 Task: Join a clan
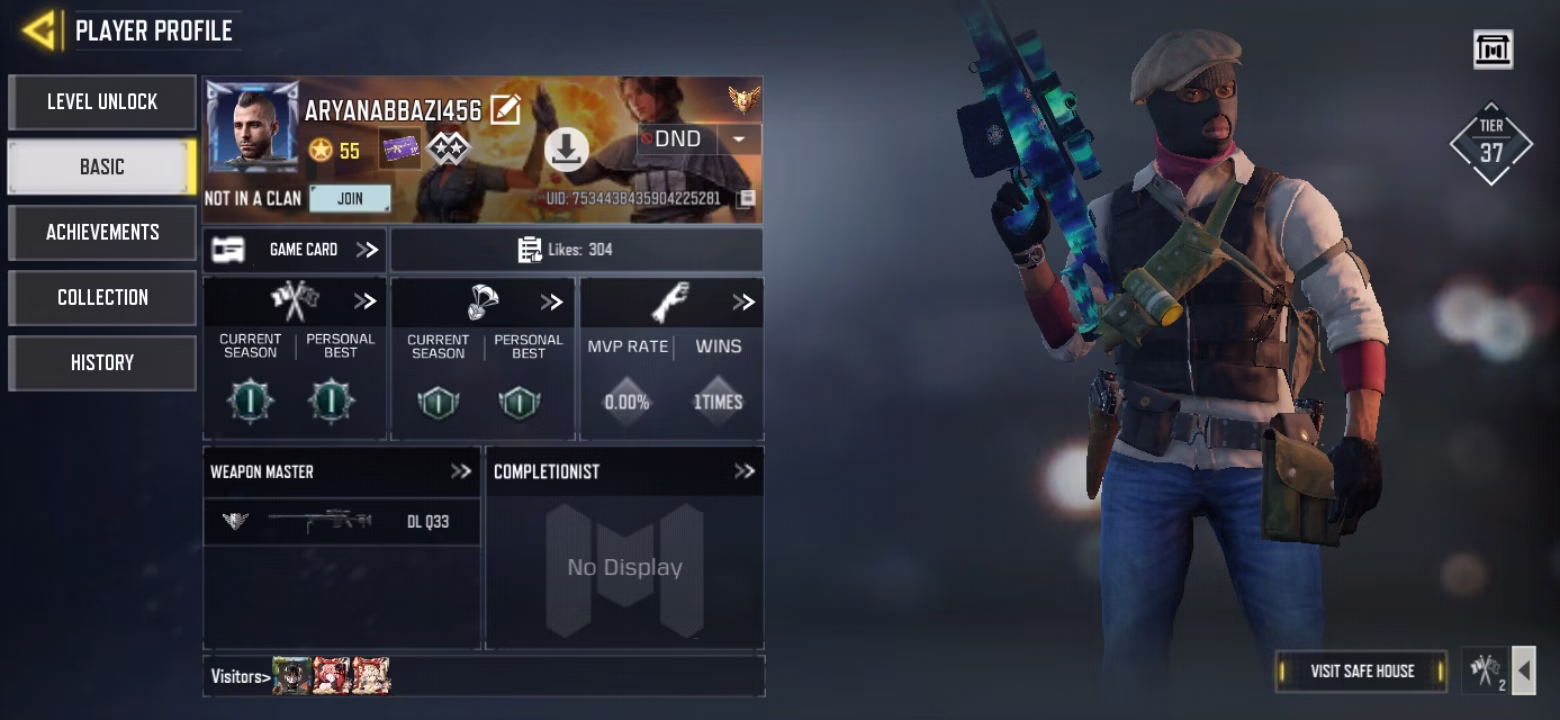pyautogui.click(x=350, y=198)
